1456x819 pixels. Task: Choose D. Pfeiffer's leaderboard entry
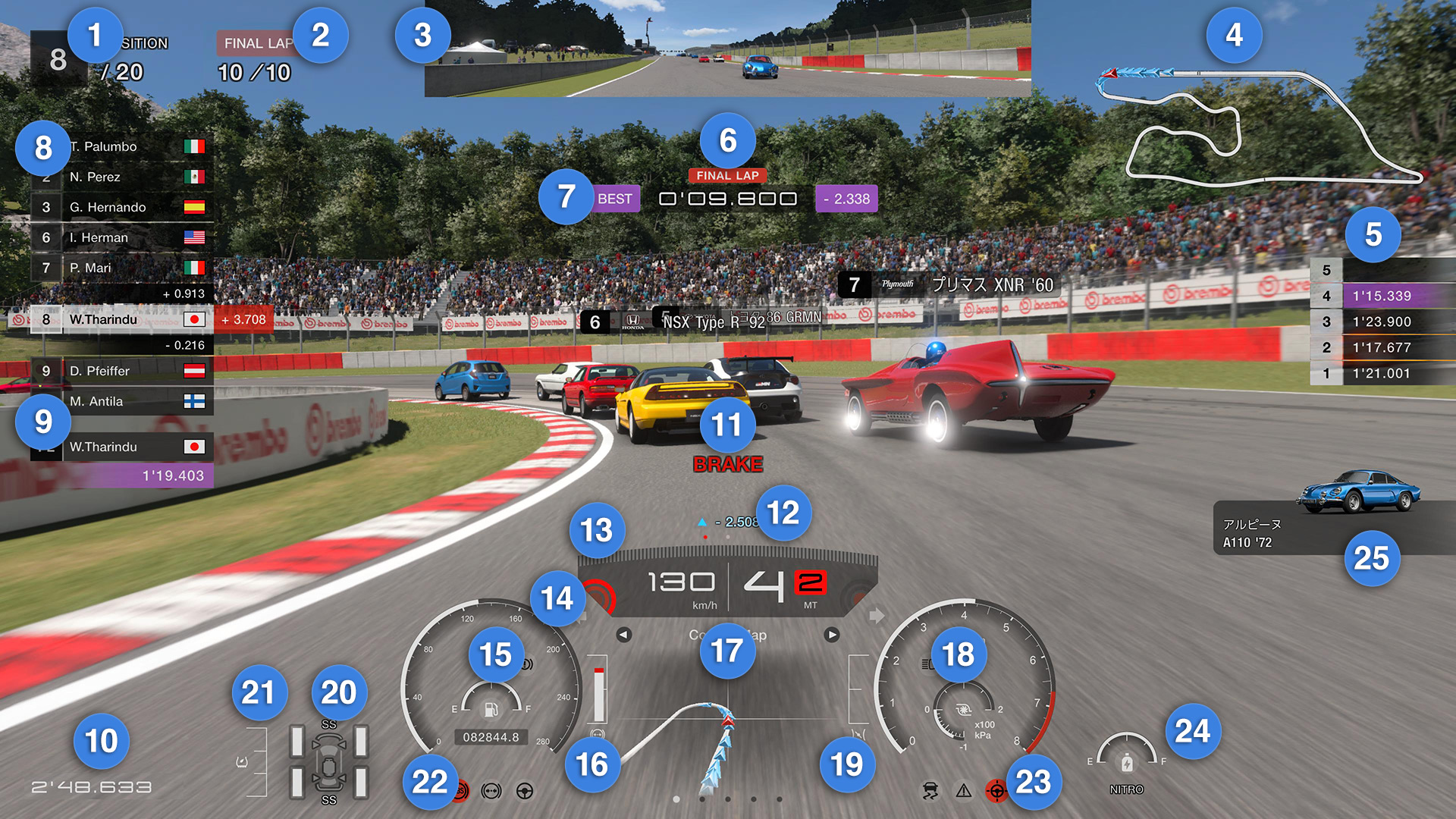(121, 371)
